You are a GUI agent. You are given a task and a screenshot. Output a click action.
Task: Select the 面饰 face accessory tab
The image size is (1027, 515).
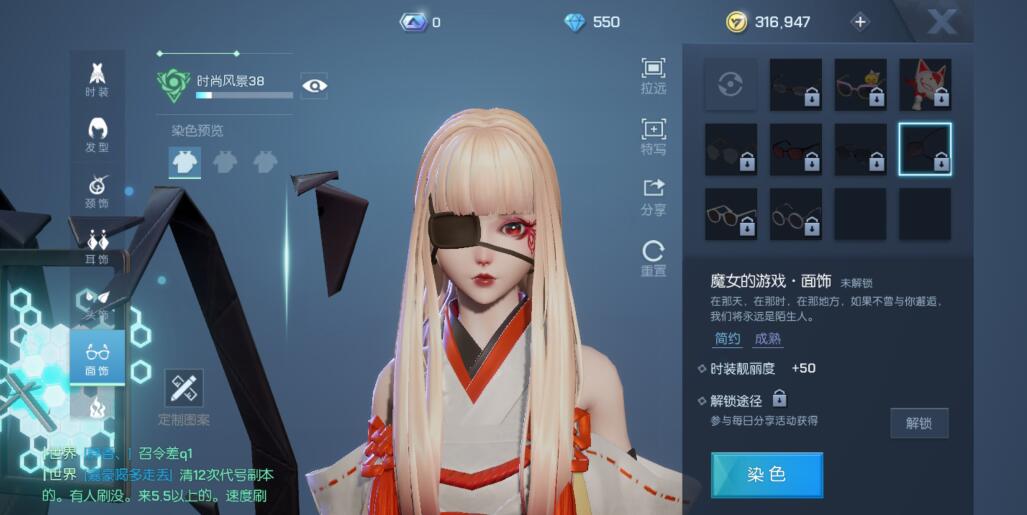point(97,358)
